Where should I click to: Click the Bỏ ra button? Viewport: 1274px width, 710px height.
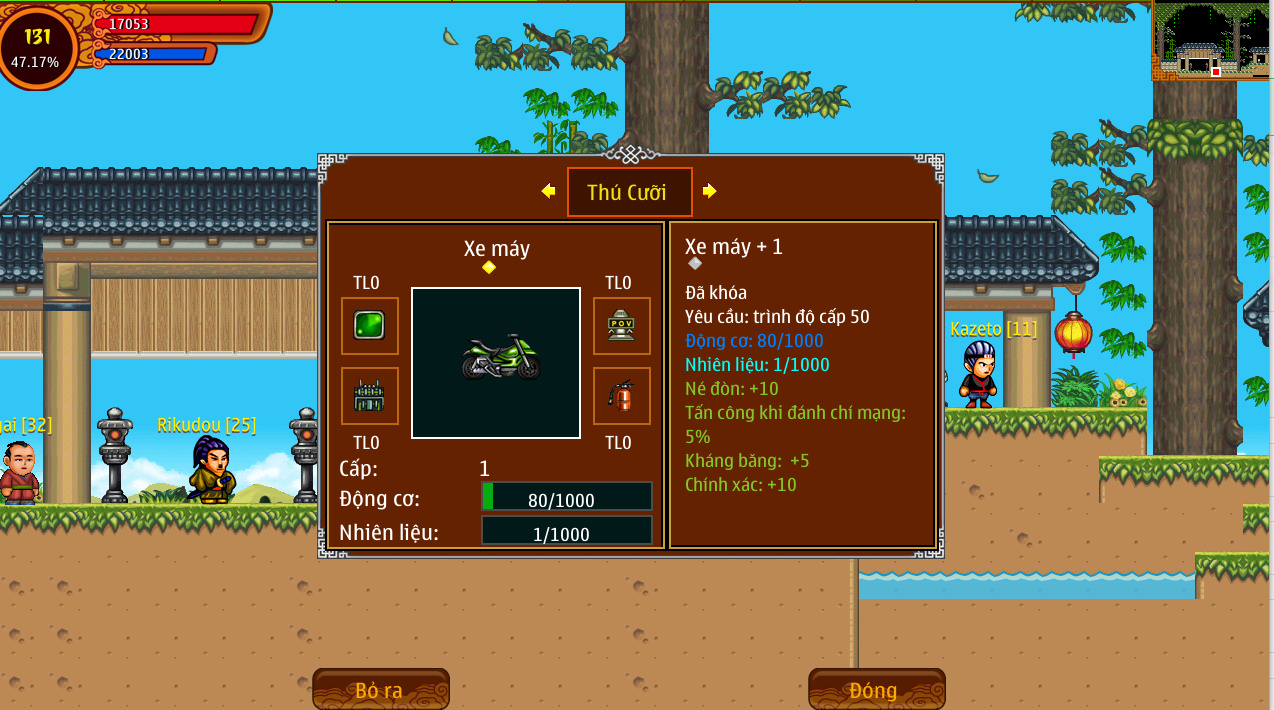click(x=380, y=689)
